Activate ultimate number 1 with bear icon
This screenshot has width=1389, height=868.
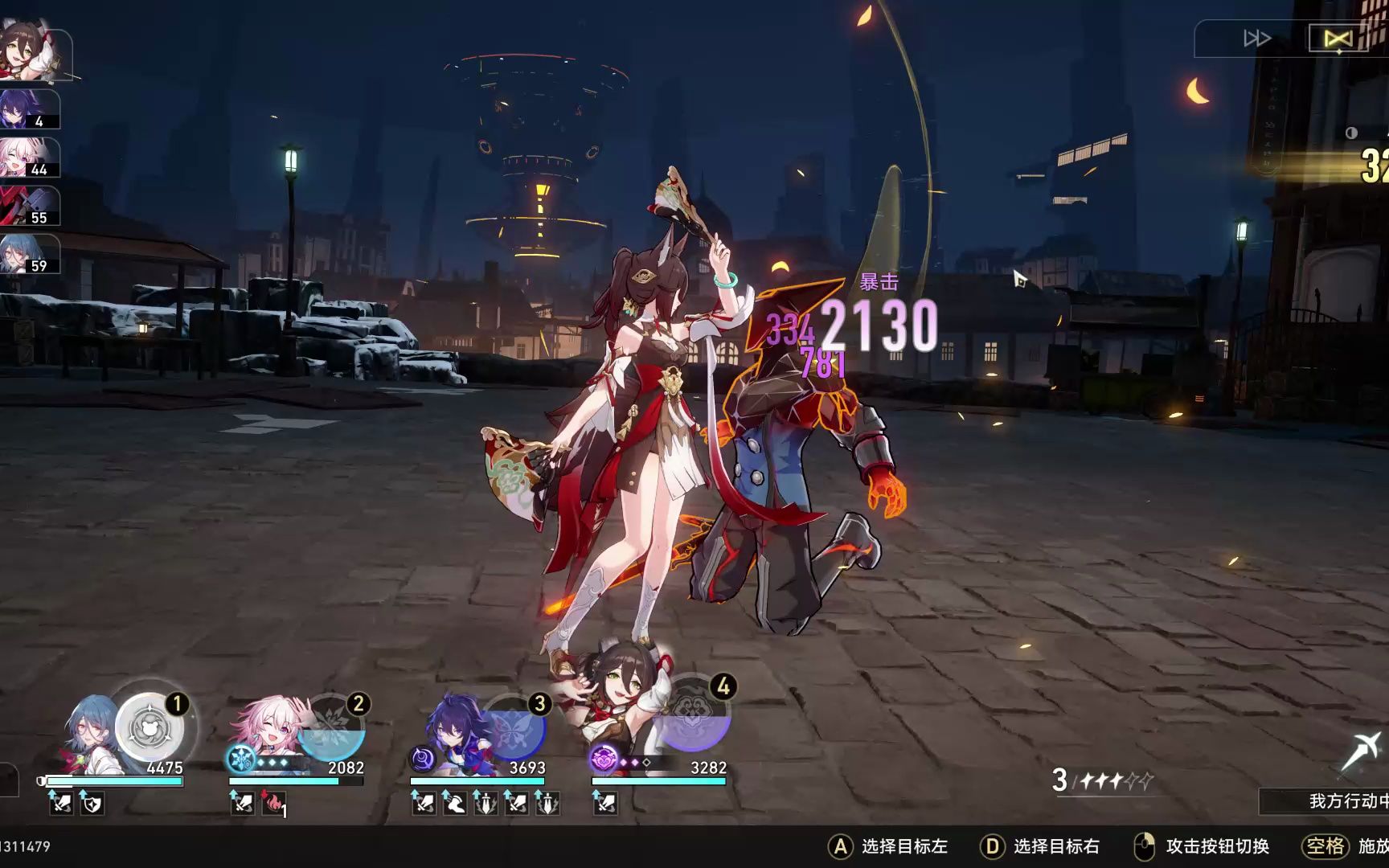(x=150, y=728)
